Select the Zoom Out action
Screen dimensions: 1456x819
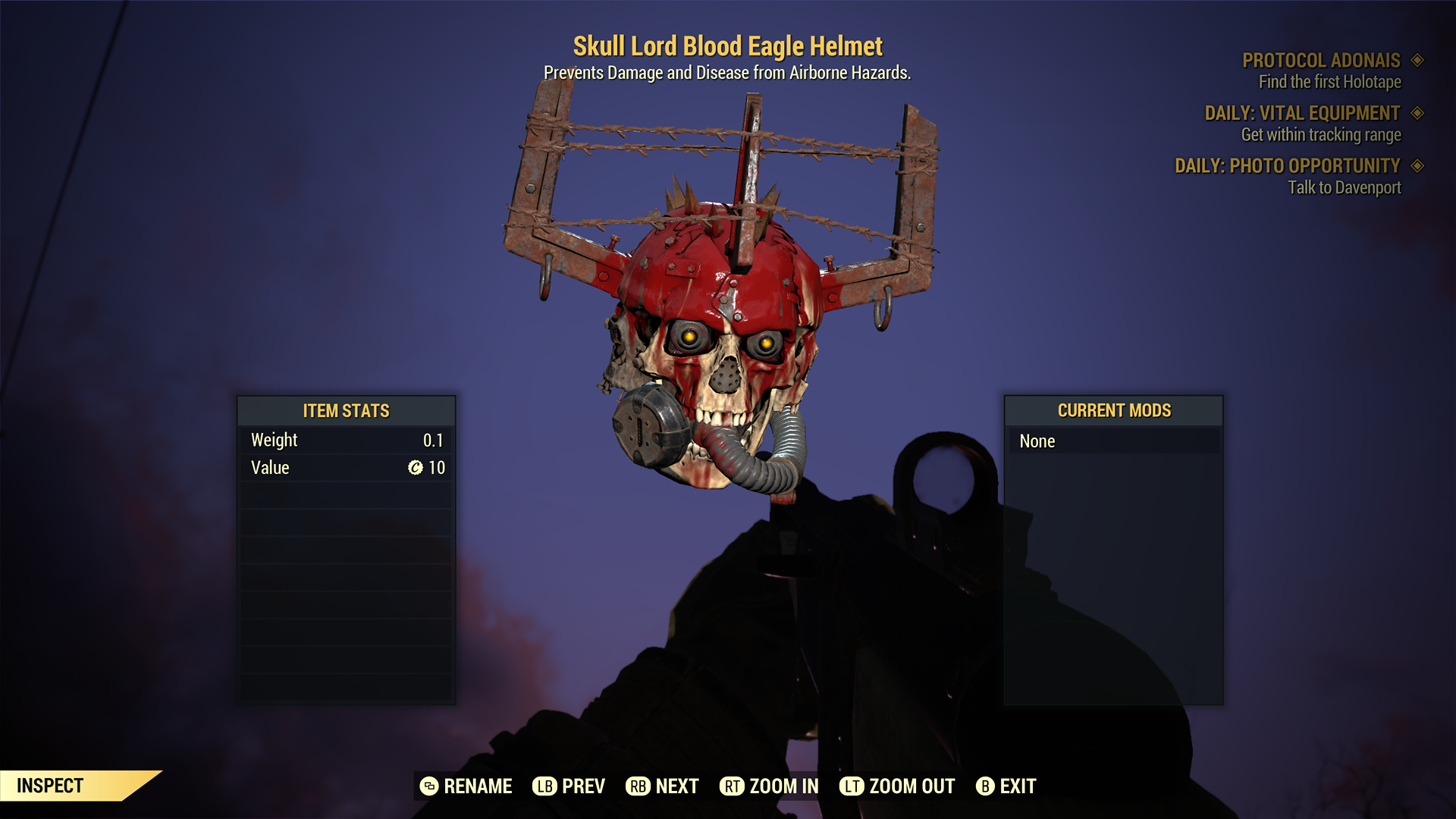point(897,786)
